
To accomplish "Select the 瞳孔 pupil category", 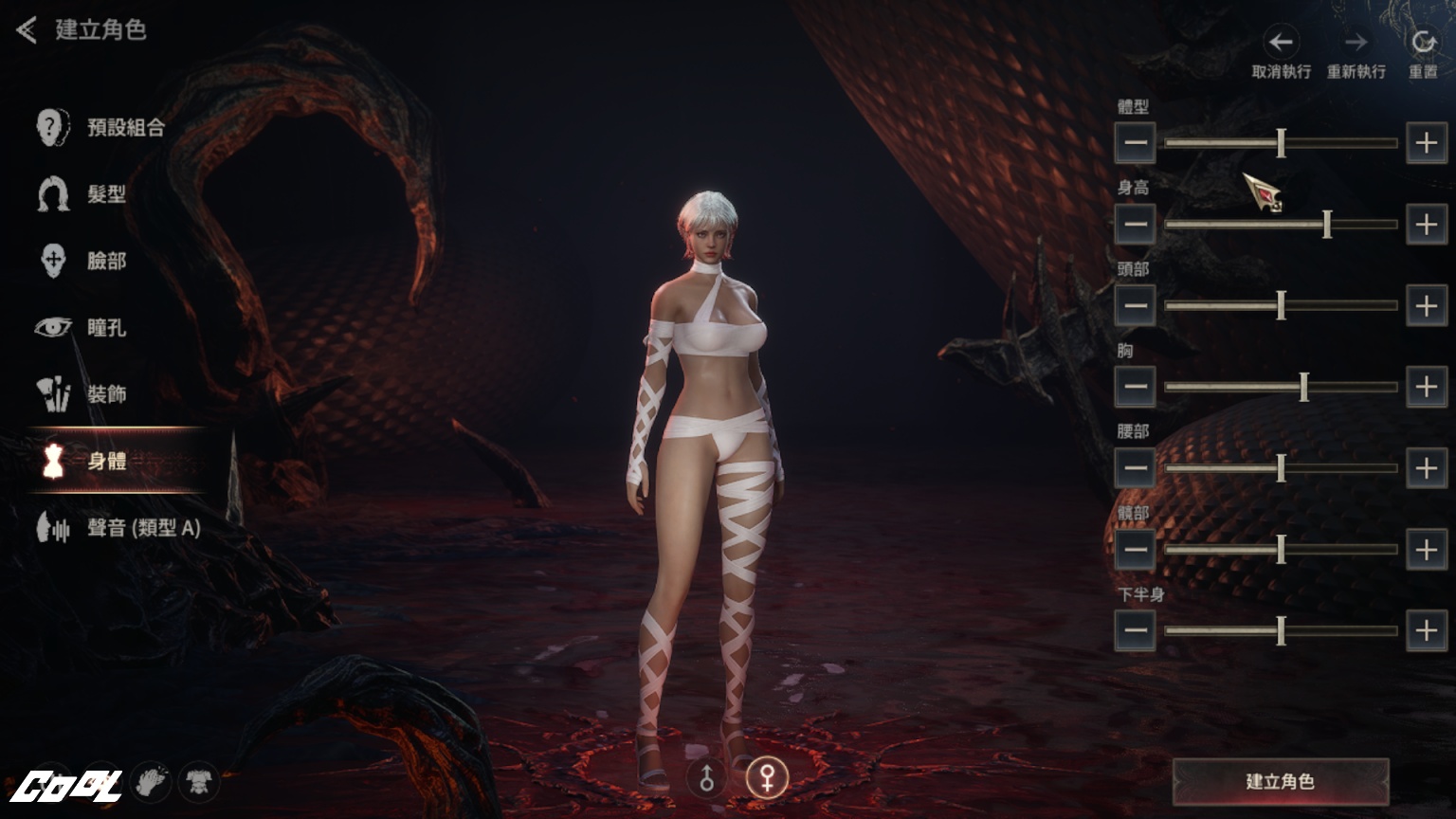I will [83, 328].
